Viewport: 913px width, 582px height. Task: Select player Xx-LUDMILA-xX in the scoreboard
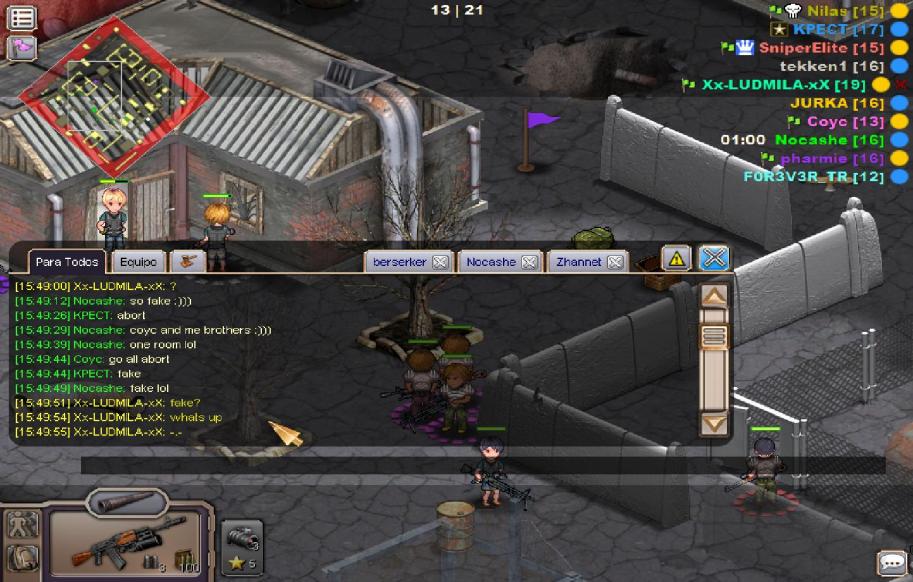point(783,85)
